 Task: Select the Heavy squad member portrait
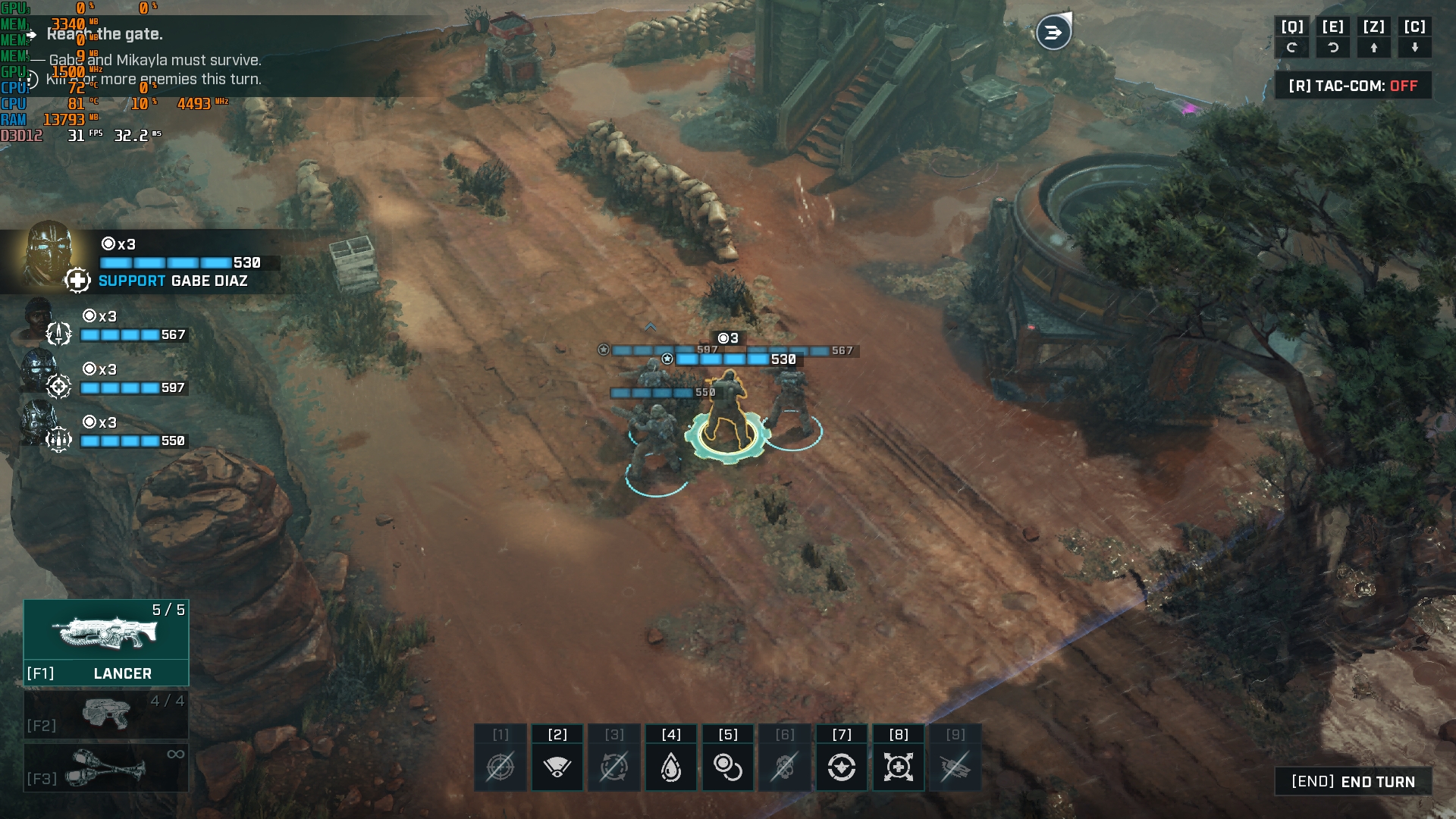38,425
